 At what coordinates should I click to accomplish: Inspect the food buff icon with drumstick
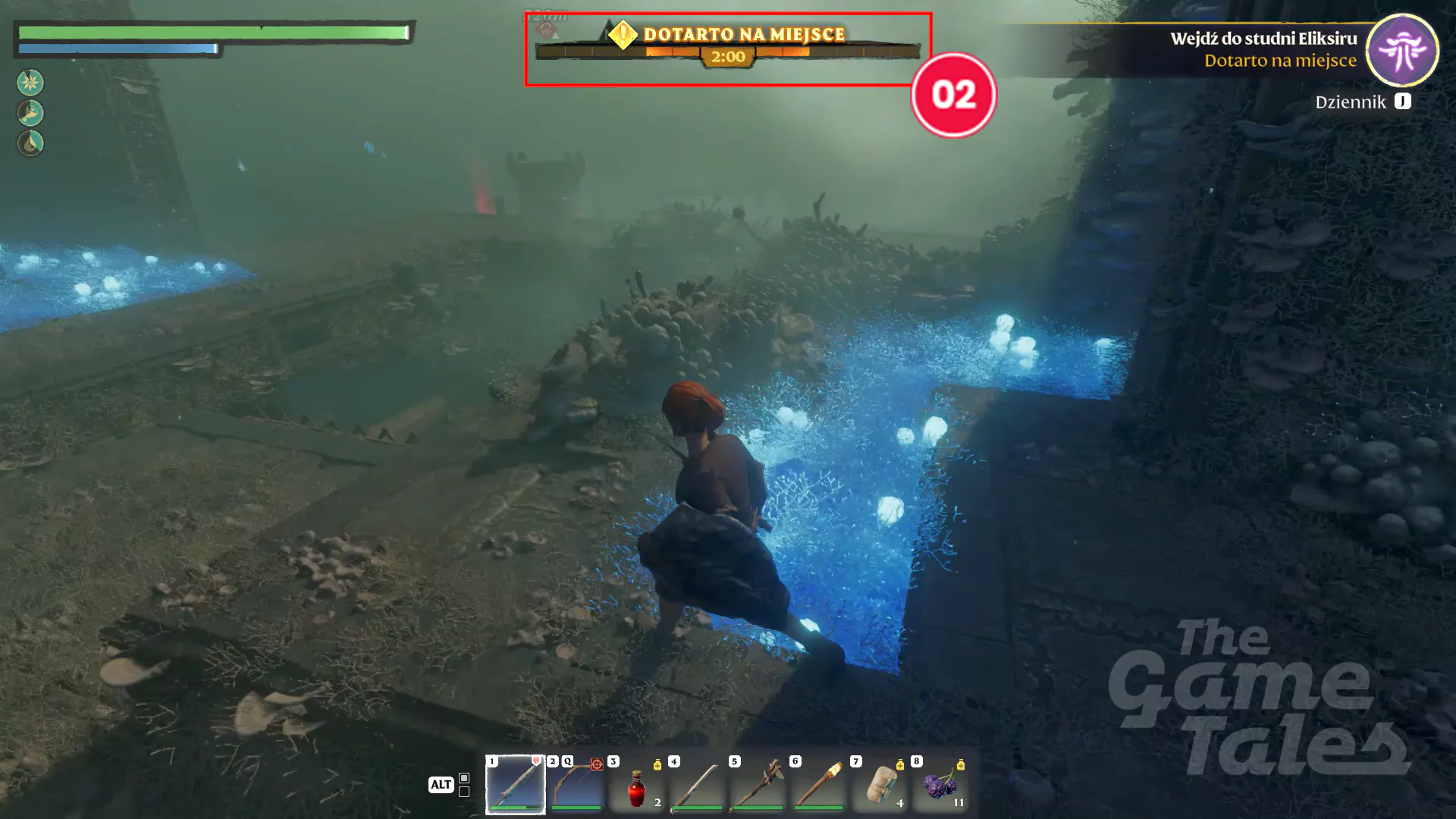coord(30,112)
